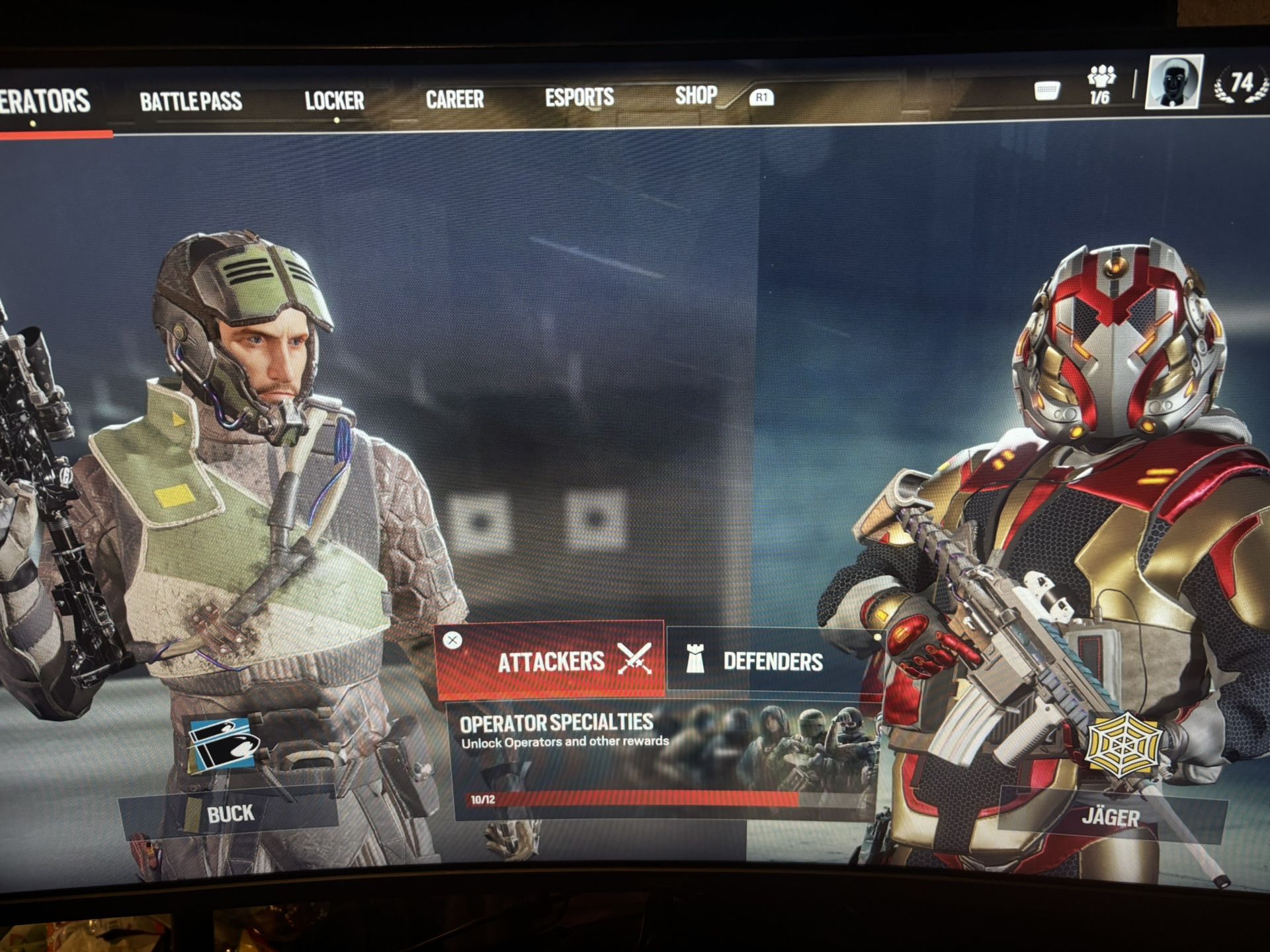Image resolution: width=1270 pixels, height=952 pixels.
Task: Select the Attackers category
Action: coord(550,660)
